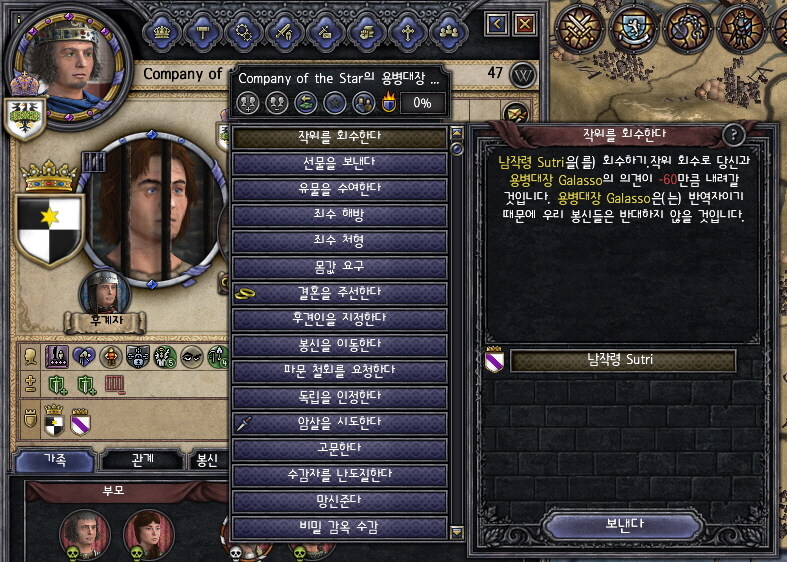Click the 몸값 요구 entry
The image size is (787, 562).
click(x=339, y=267)
